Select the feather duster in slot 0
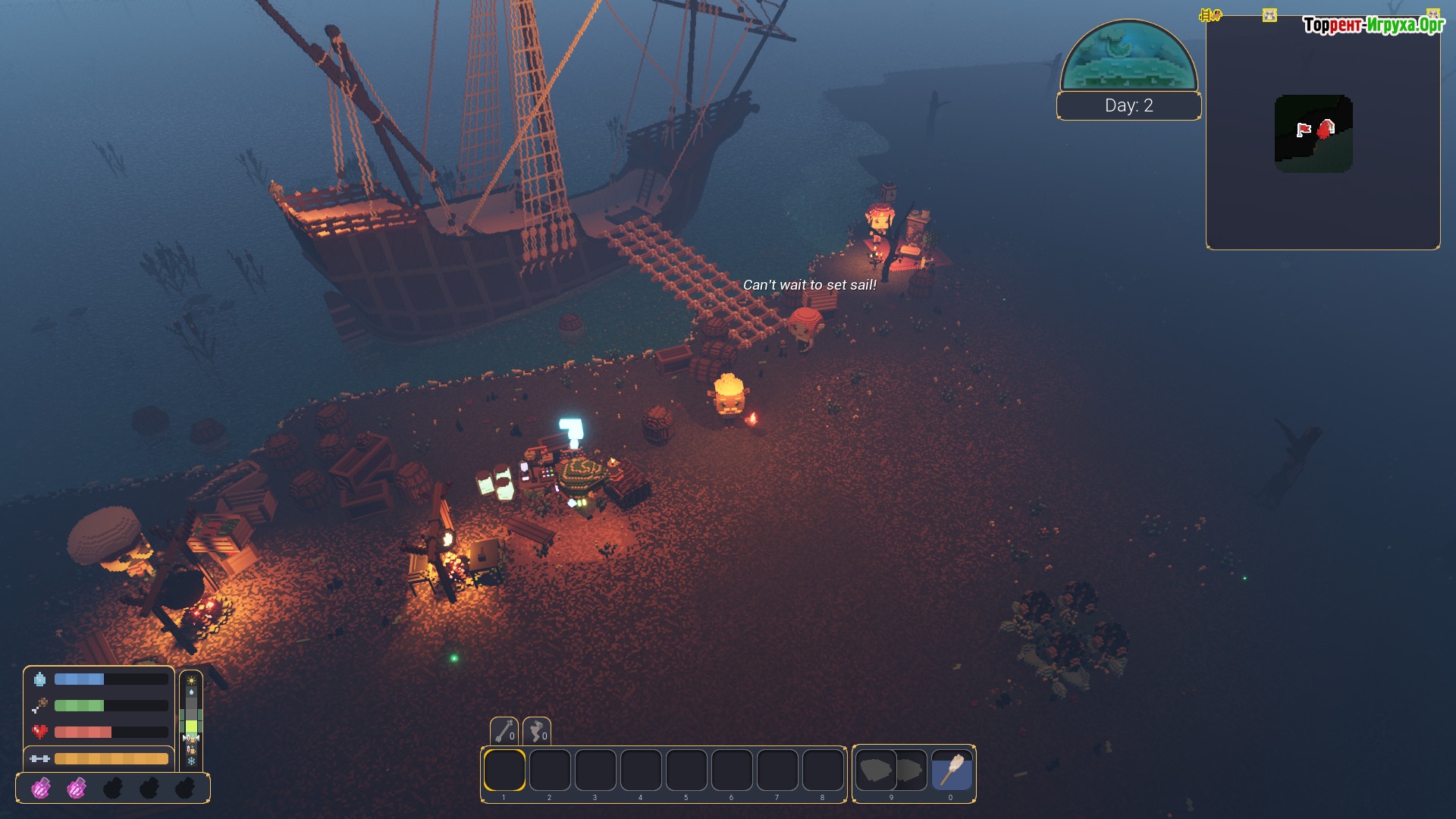 tap(951, 771)
